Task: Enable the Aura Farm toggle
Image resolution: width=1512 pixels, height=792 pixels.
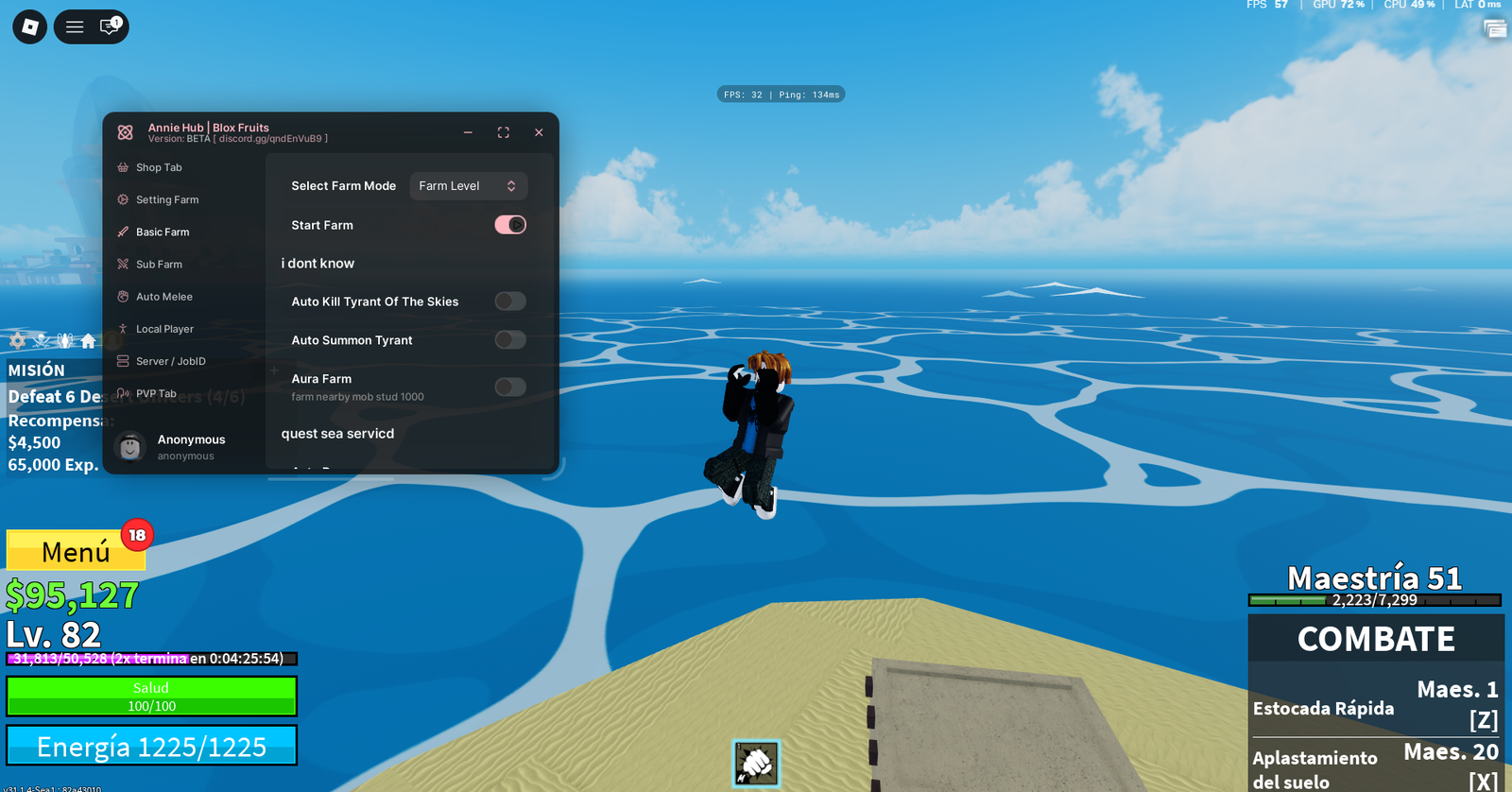Action: 509,387
